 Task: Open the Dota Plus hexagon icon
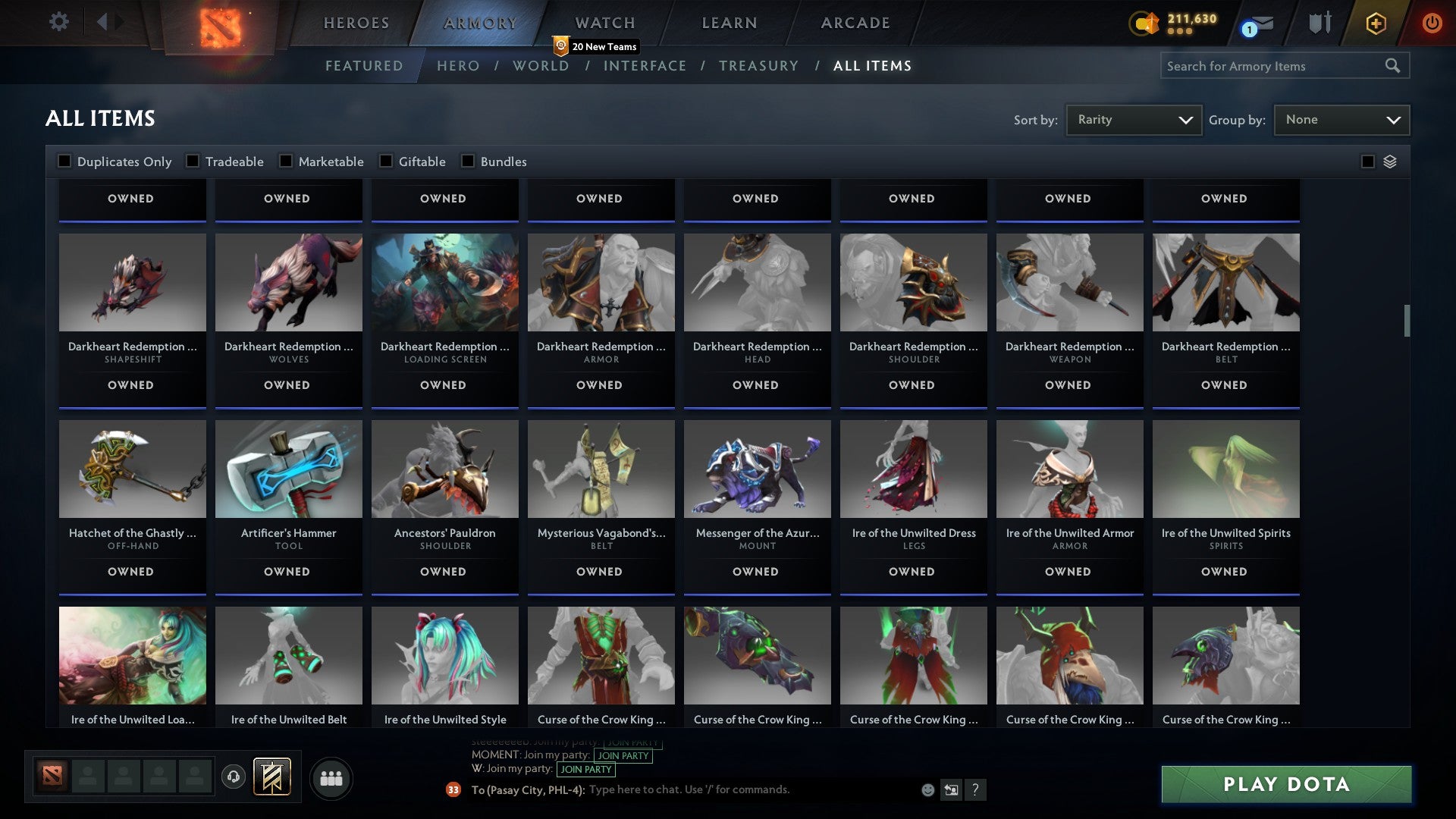point(1375,23)
